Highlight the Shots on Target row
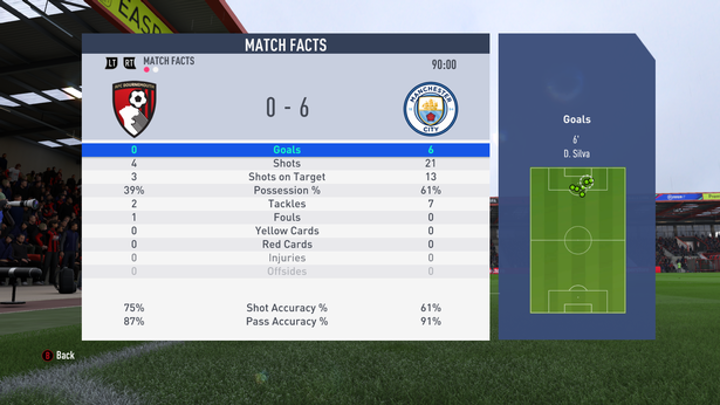The width and height of the screenshot is (720, 405). point(286,177)
